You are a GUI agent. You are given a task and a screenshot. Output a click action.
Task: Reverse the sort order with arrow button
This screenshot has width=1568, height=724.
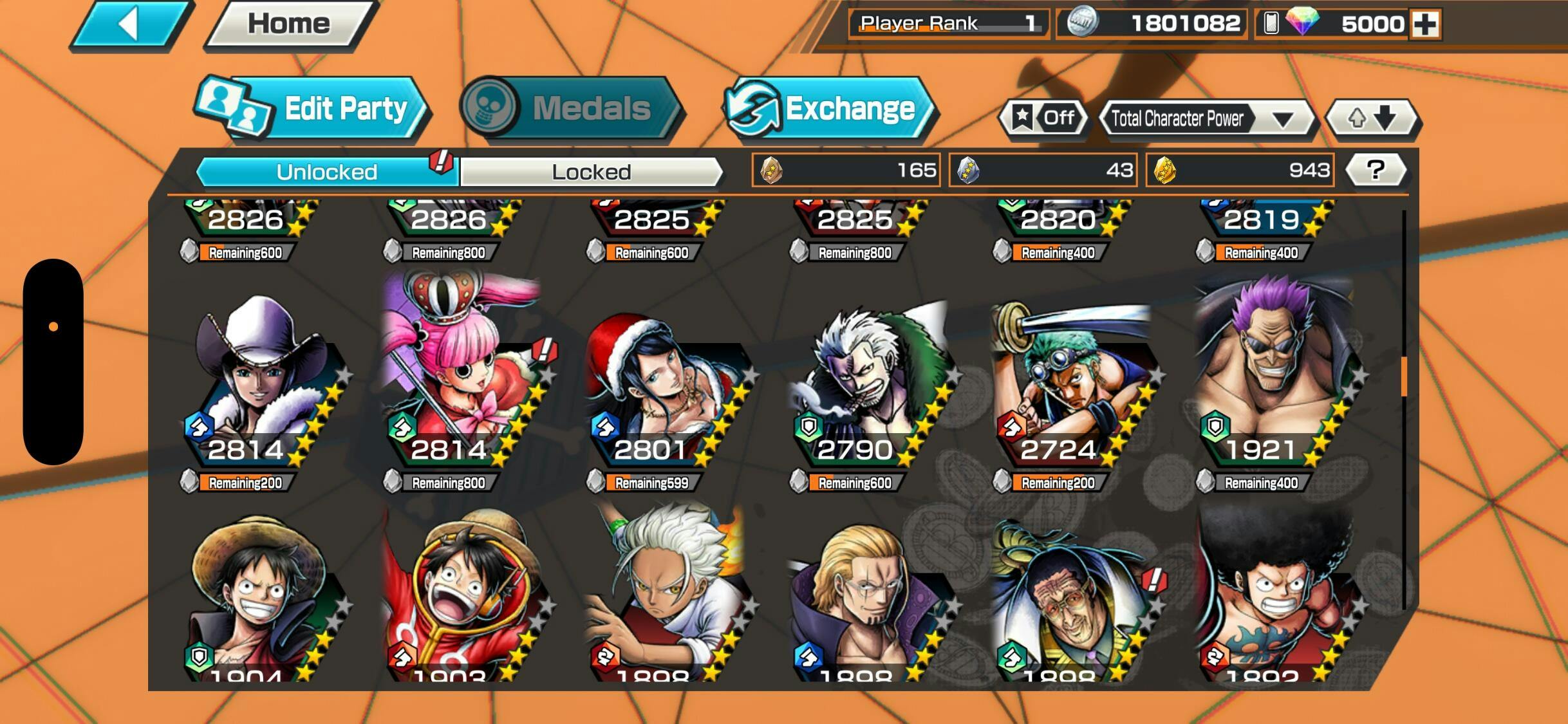pos(1372,118)
